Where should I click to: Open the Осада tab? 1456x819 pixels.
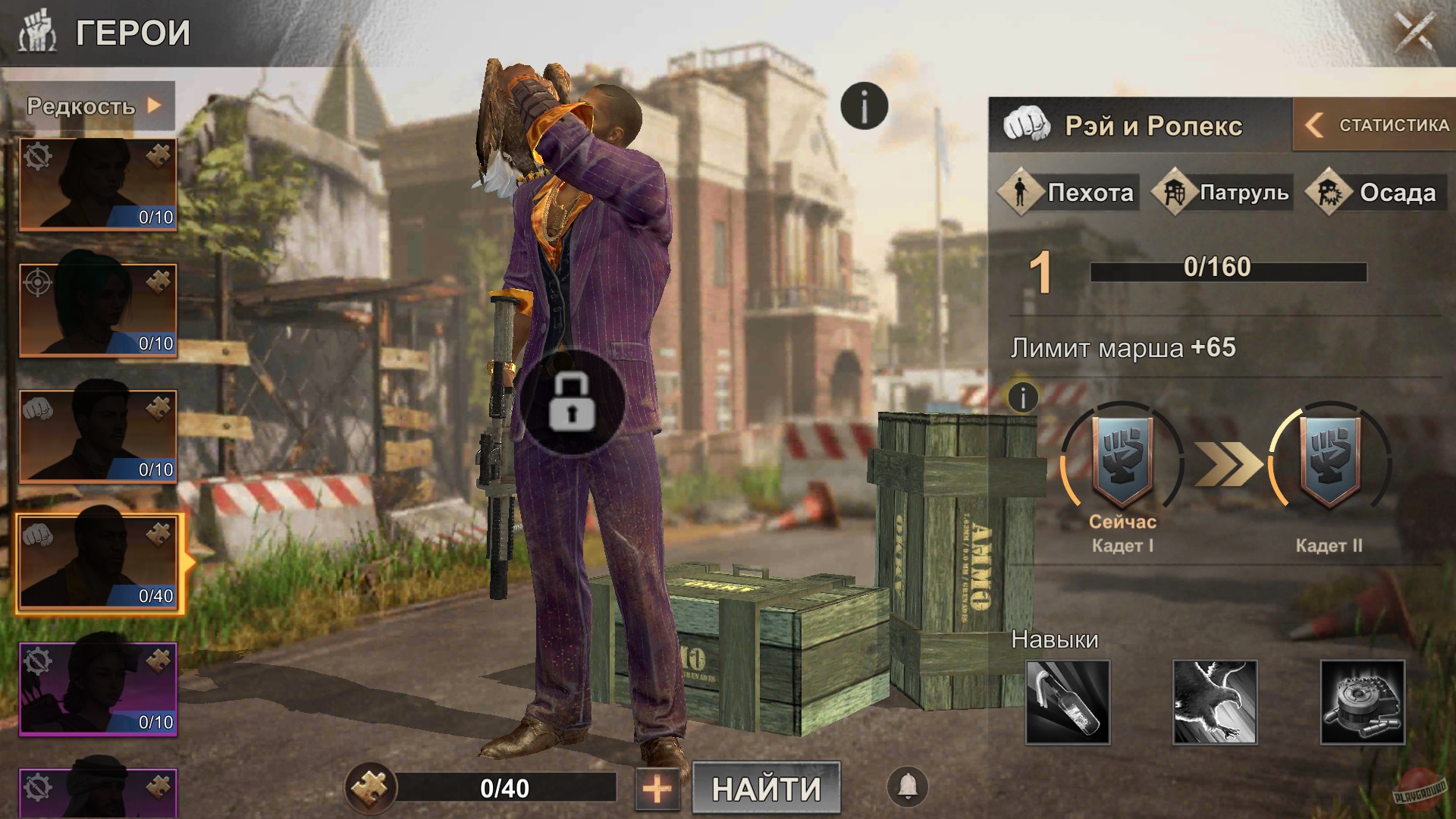(x=1376, y=193)
